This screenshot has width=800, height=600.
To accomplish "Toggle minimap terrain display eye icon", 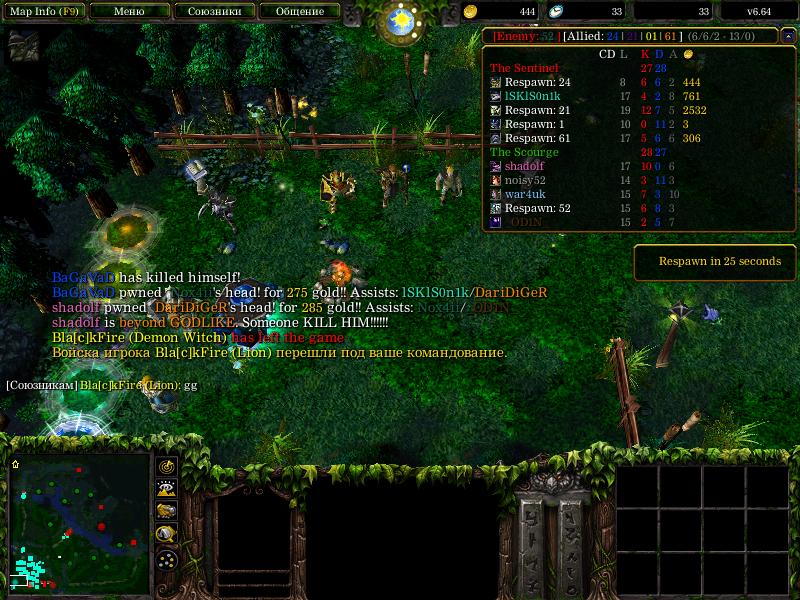I will pos(166,489).
